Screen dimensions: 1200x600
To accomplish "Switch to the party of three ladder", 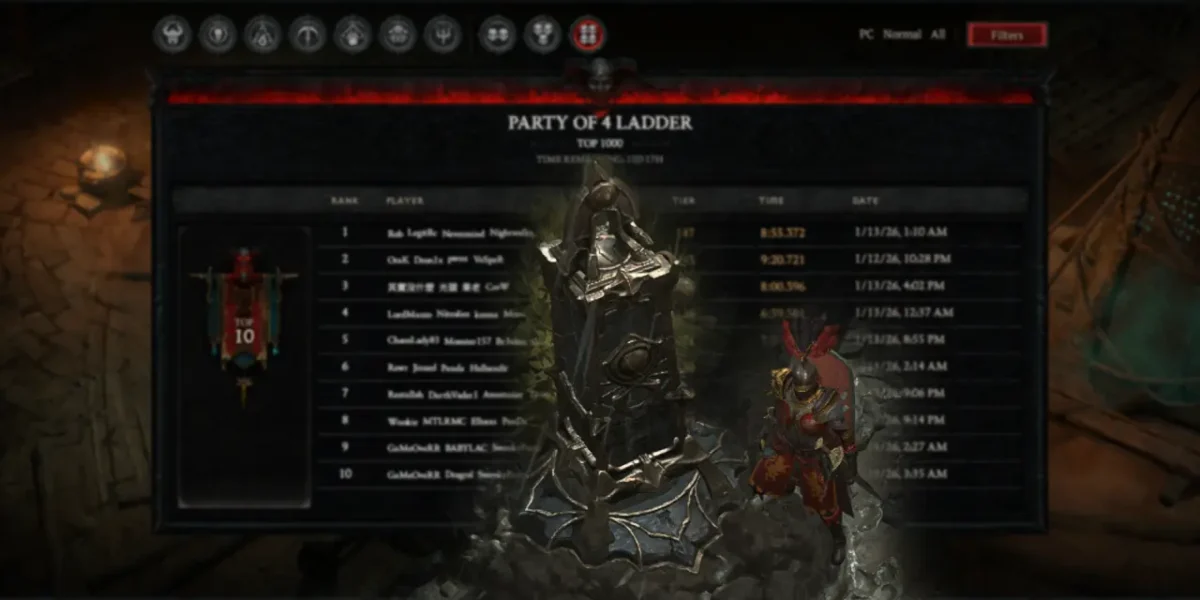I will [x=542, y=35].
